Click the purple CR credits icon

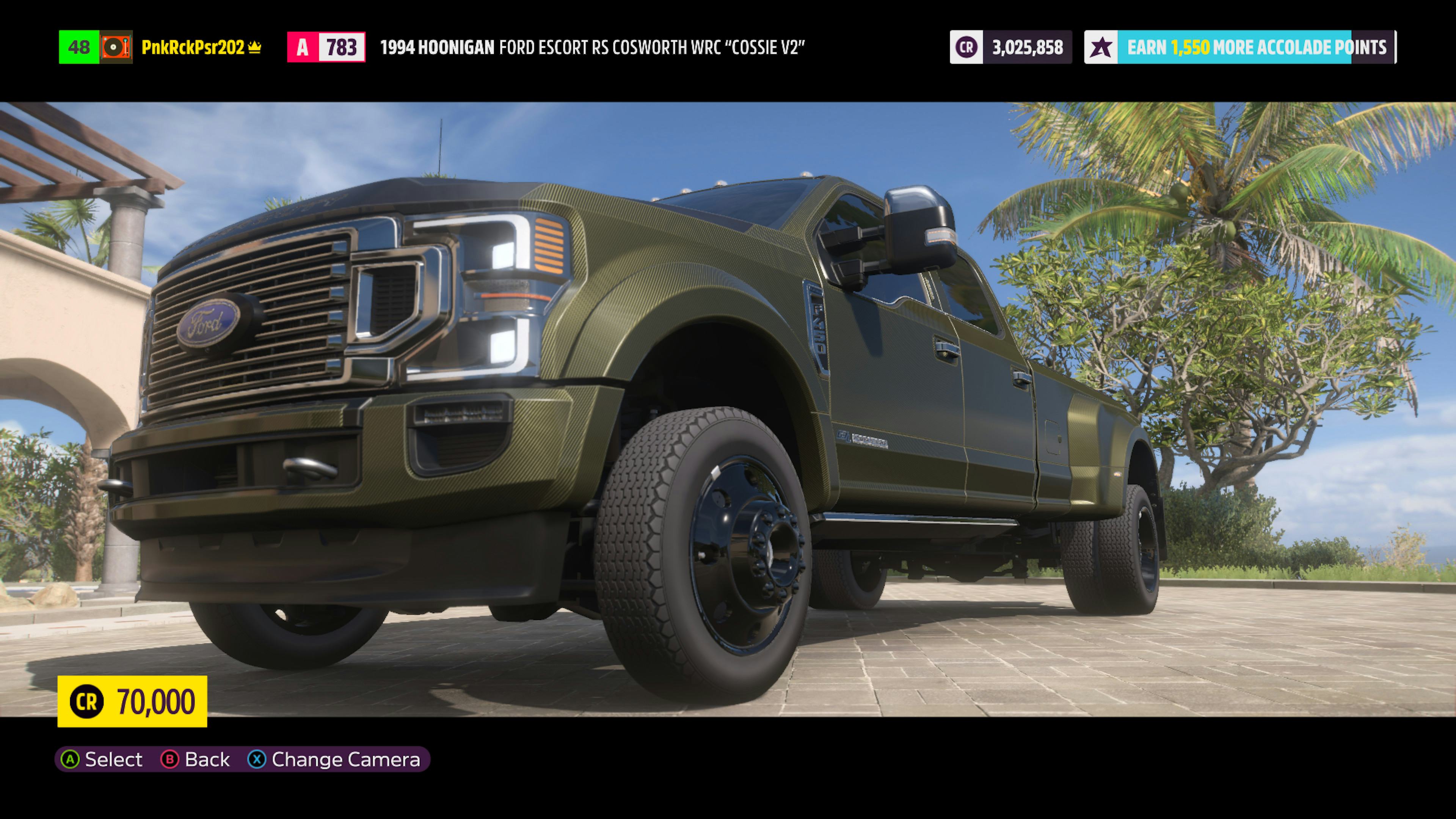(966, 47)
